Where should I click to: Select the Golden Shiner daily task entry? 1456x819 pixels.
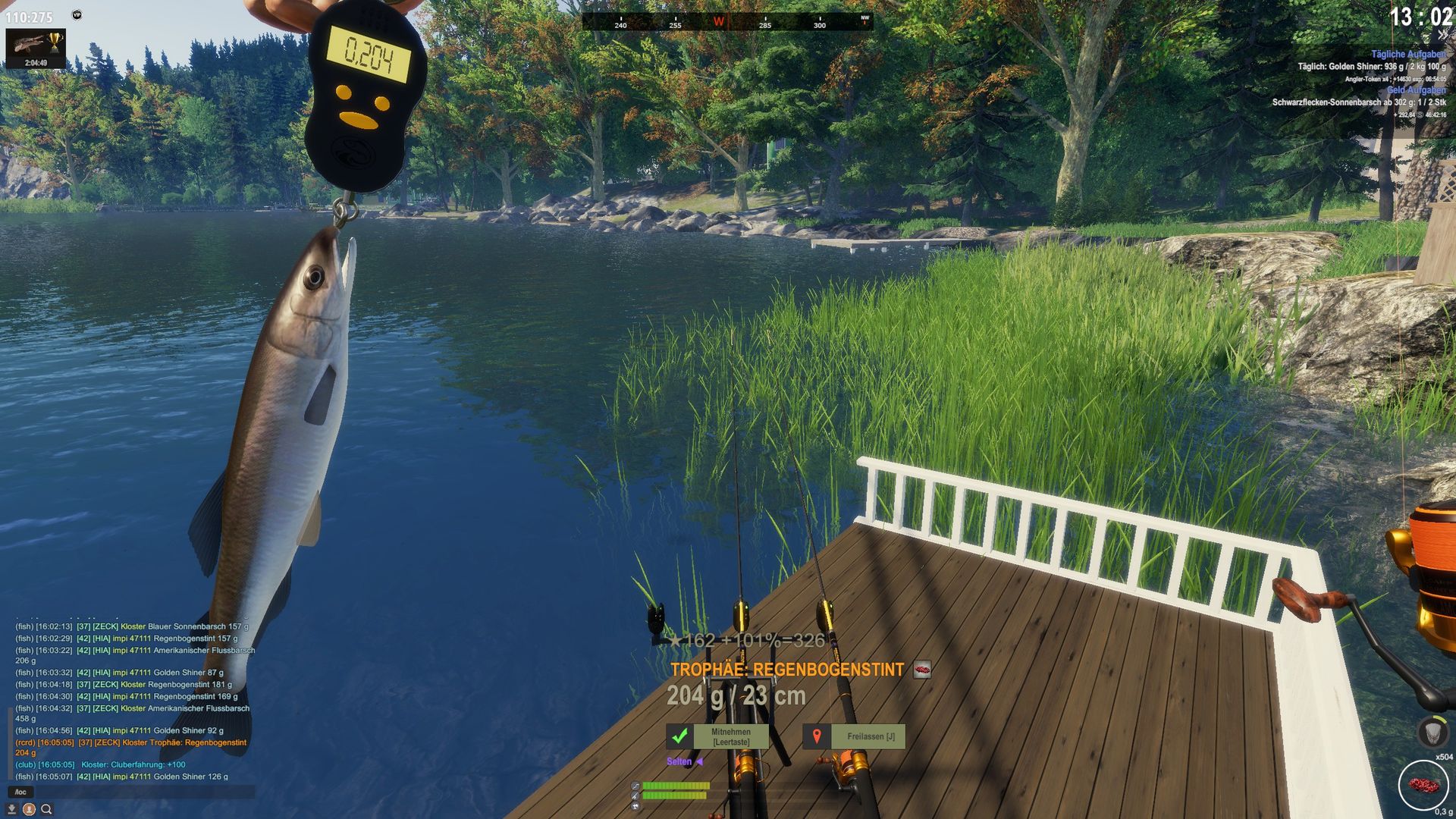coord(1371,67)
